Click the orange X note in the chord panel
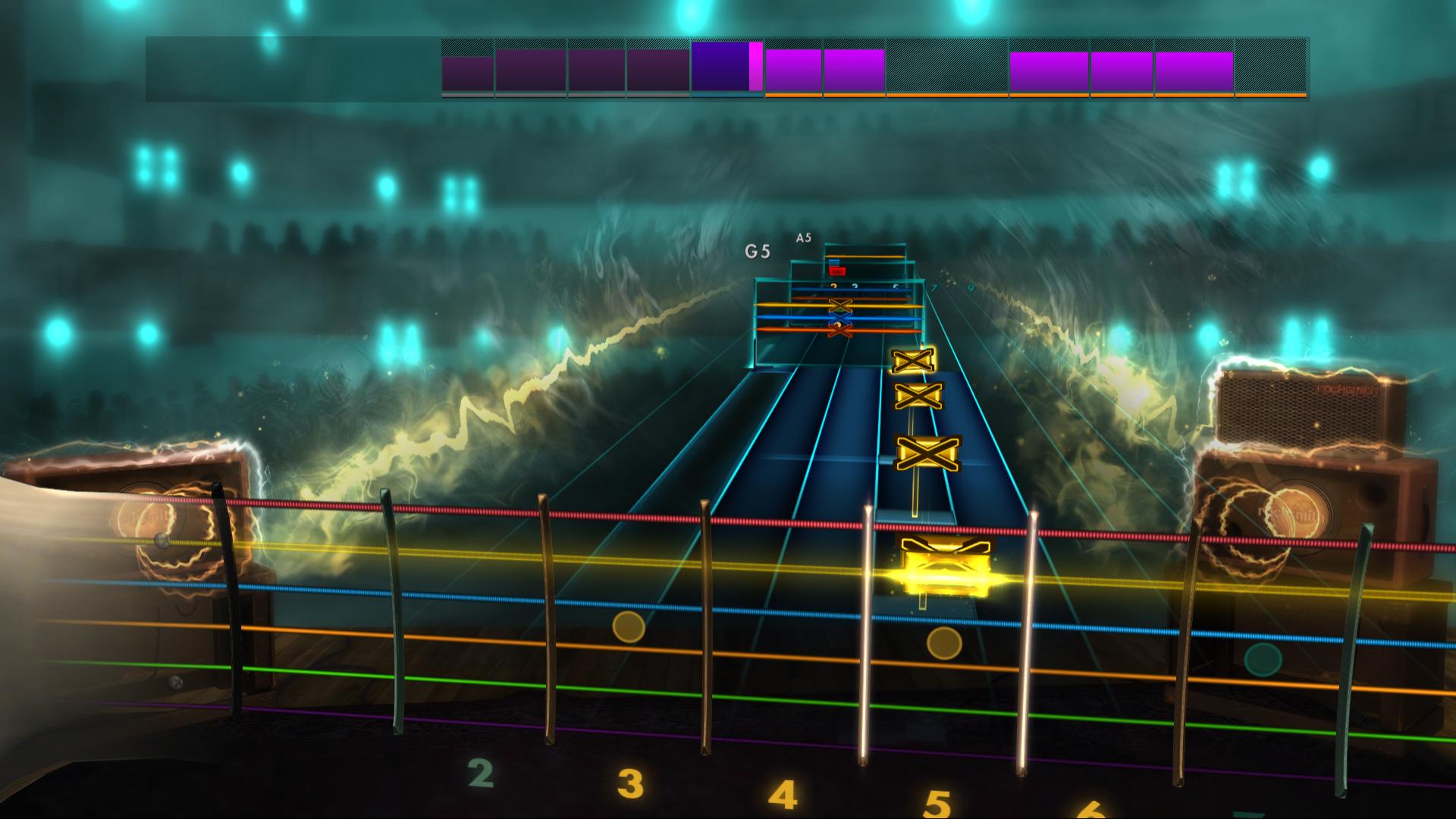 [x=840, y=331]
